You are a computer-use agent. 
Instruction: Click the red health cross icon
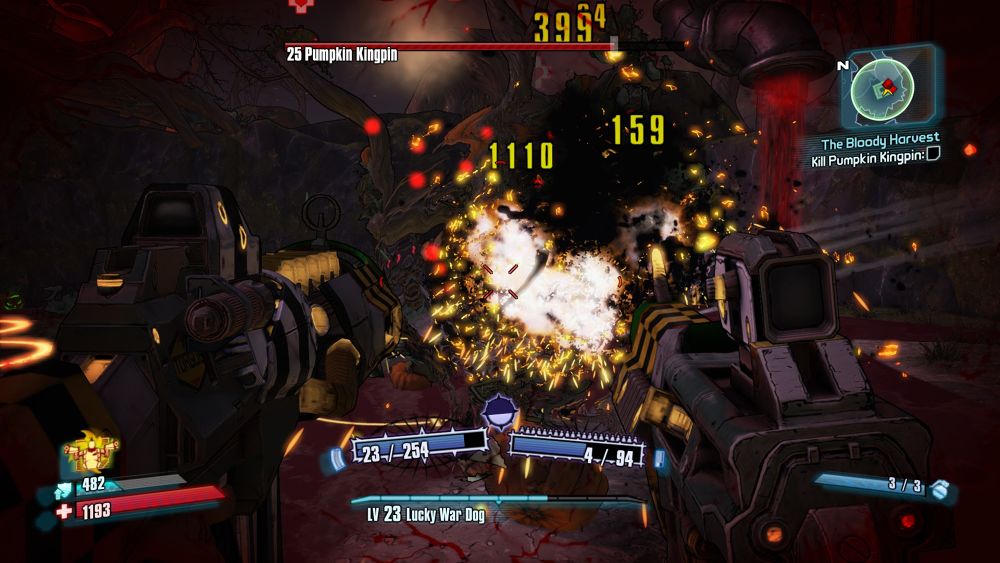point(64,511)
